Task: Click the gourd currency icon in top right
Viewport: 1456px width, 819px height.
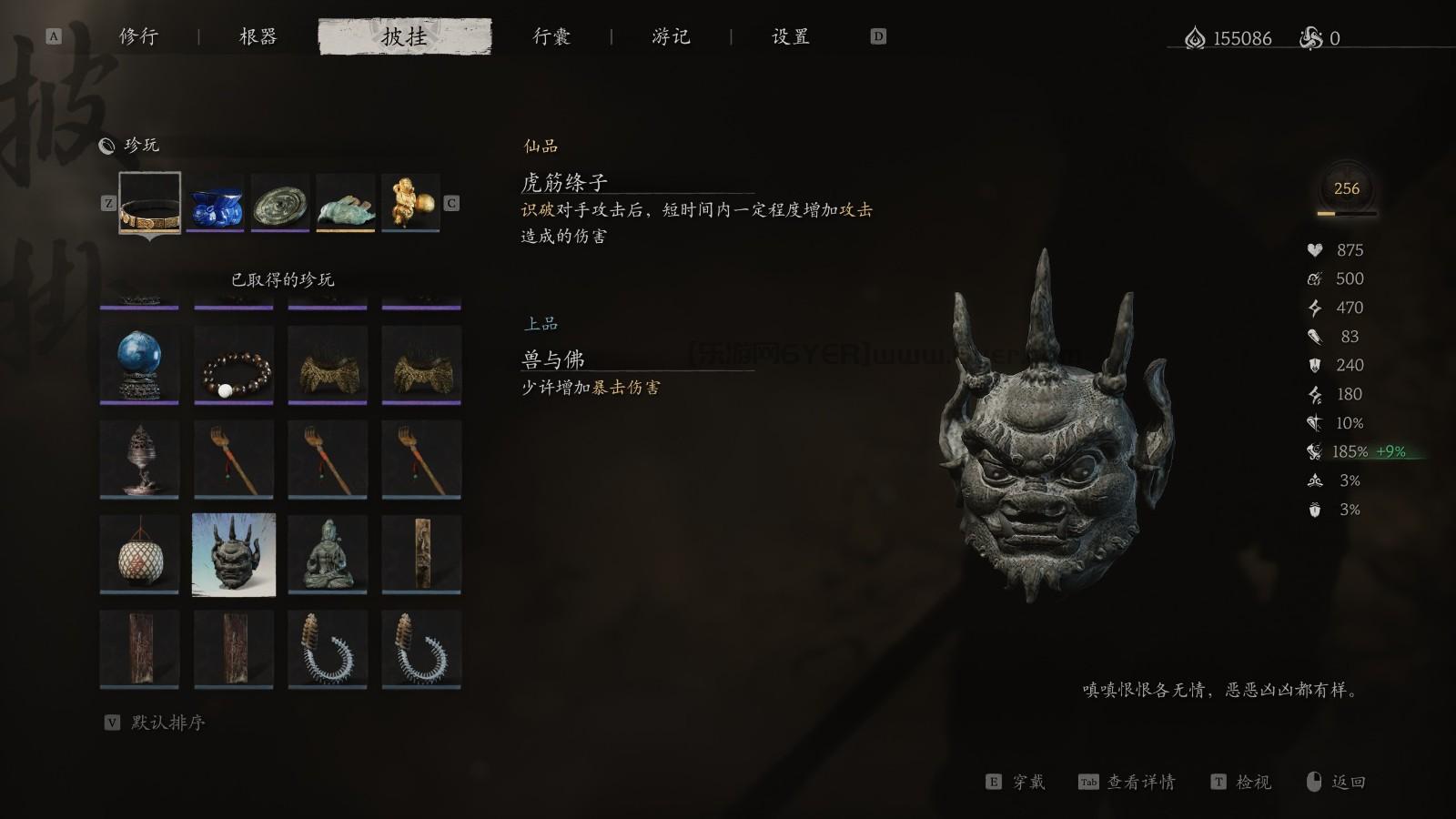Action: [1195, 38]
